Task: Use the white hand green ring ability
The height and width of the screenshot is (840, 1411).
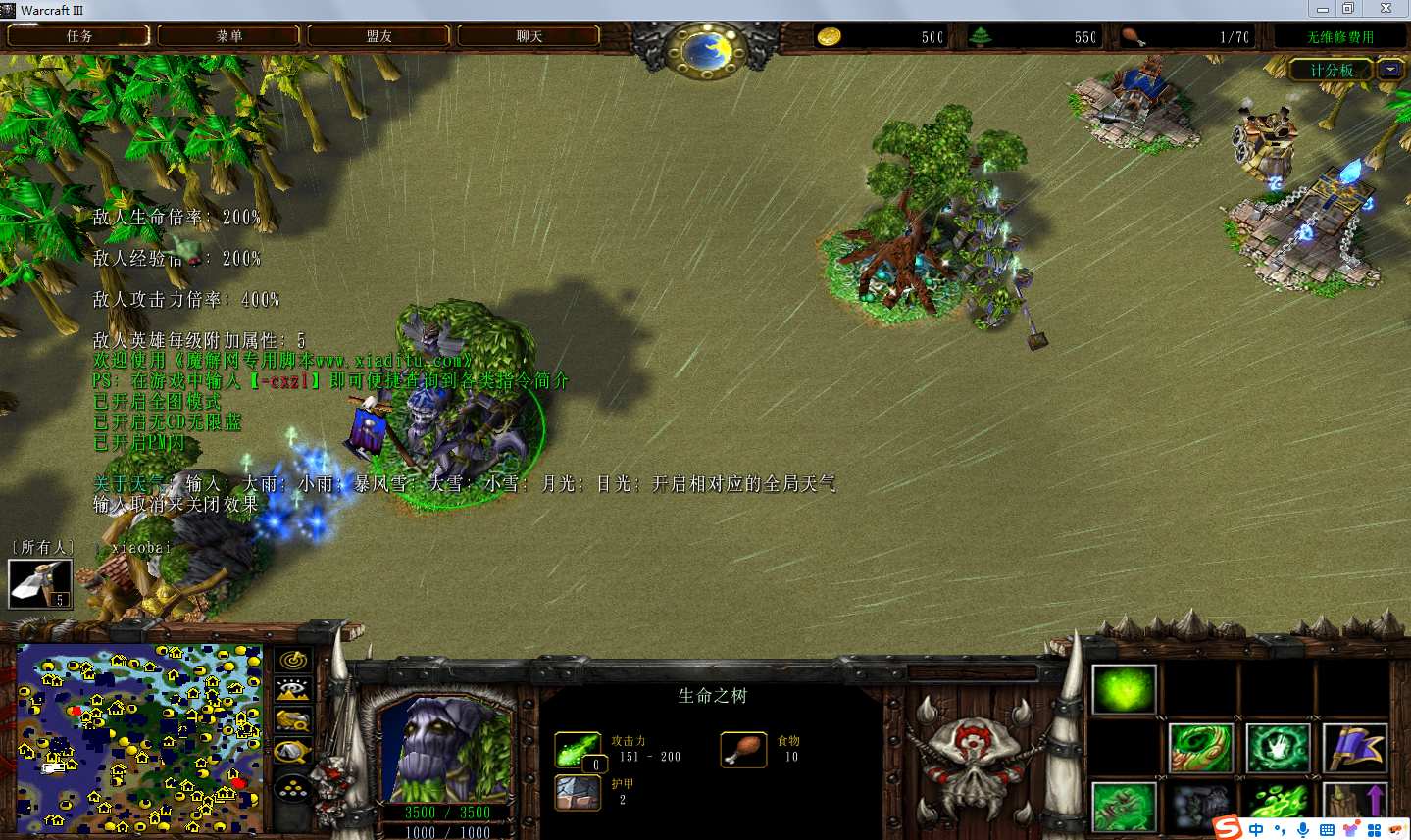Action: (1278, 748)
